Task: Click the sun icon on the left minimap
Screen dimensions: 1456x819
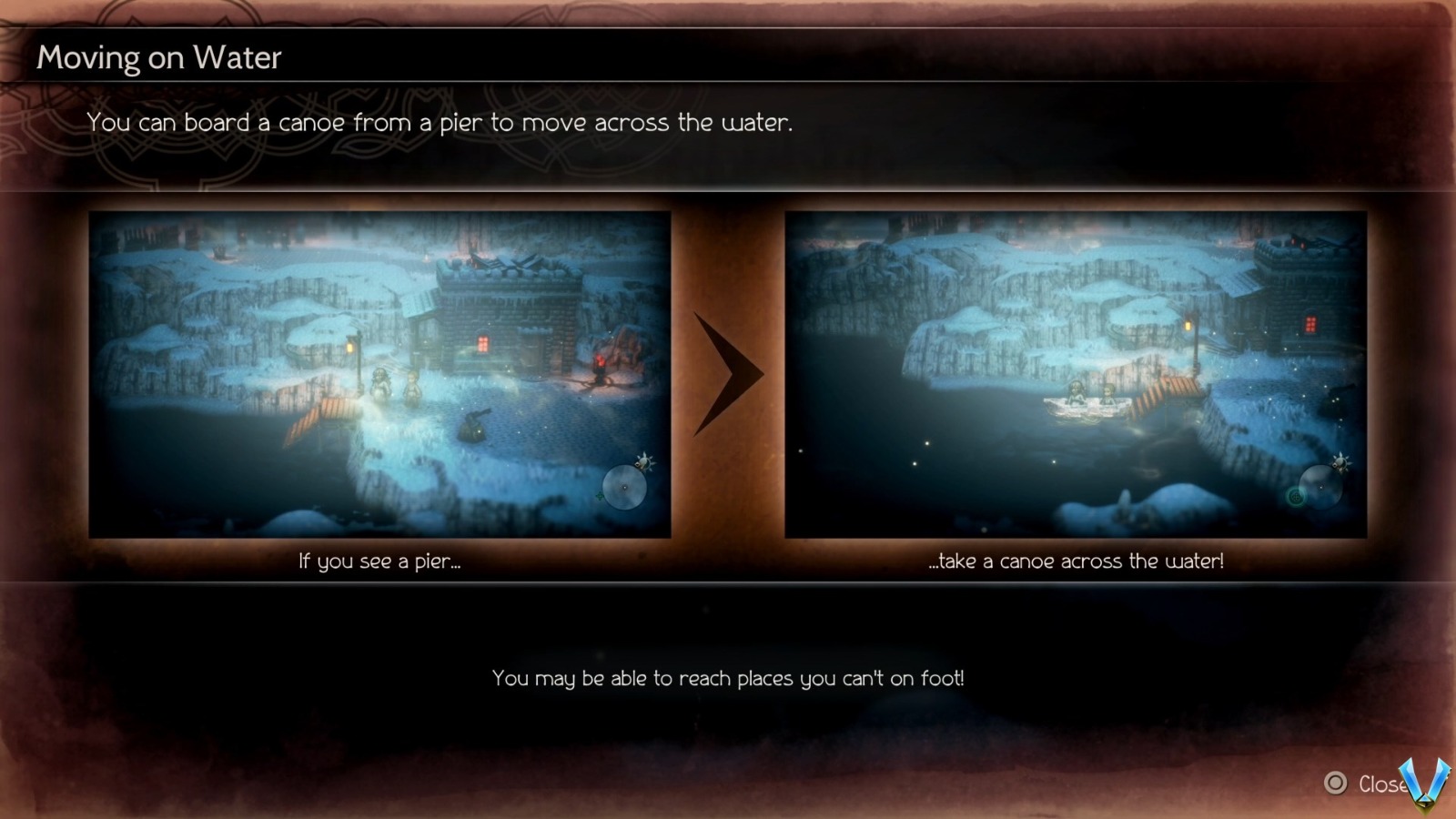Action: coord(642,462)
